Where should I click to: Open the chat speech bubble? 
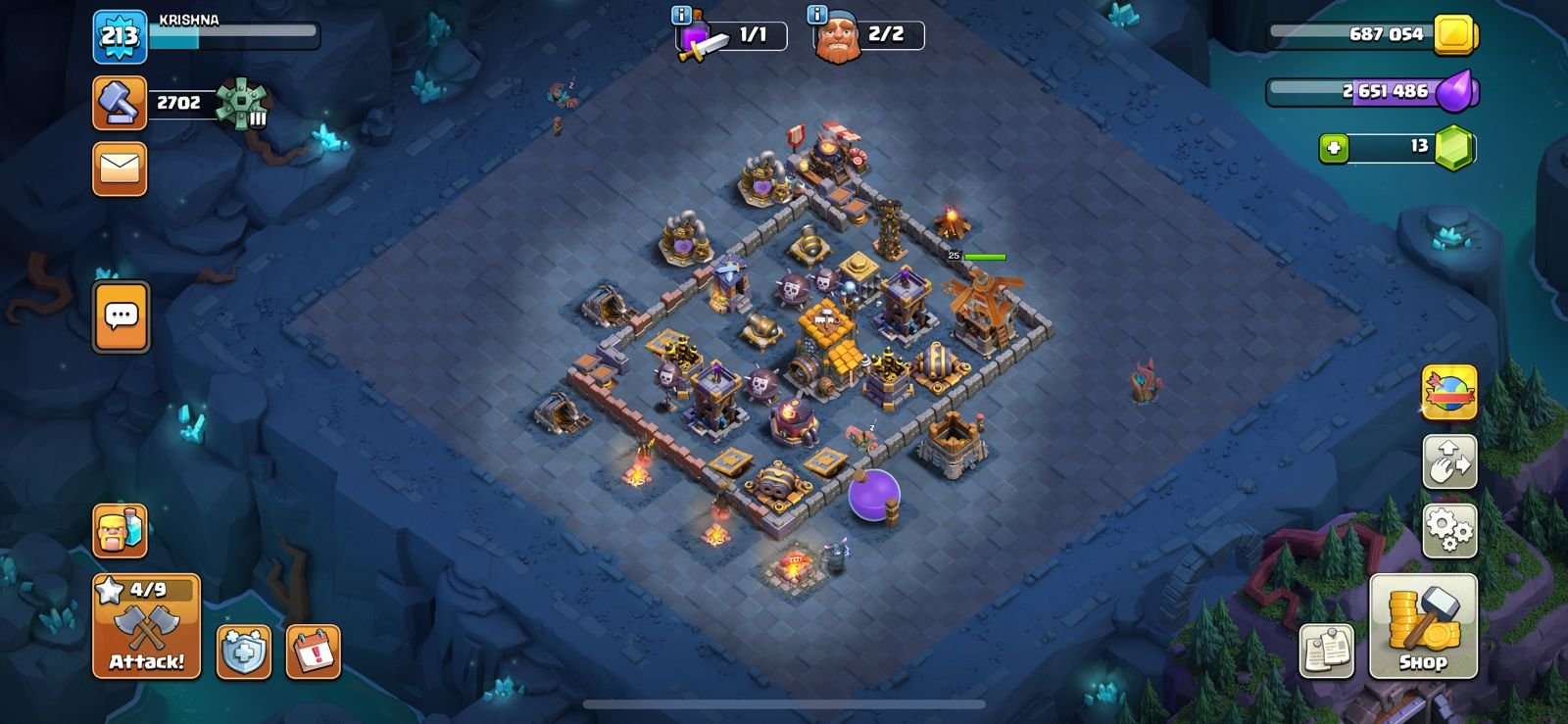point(122,316)
